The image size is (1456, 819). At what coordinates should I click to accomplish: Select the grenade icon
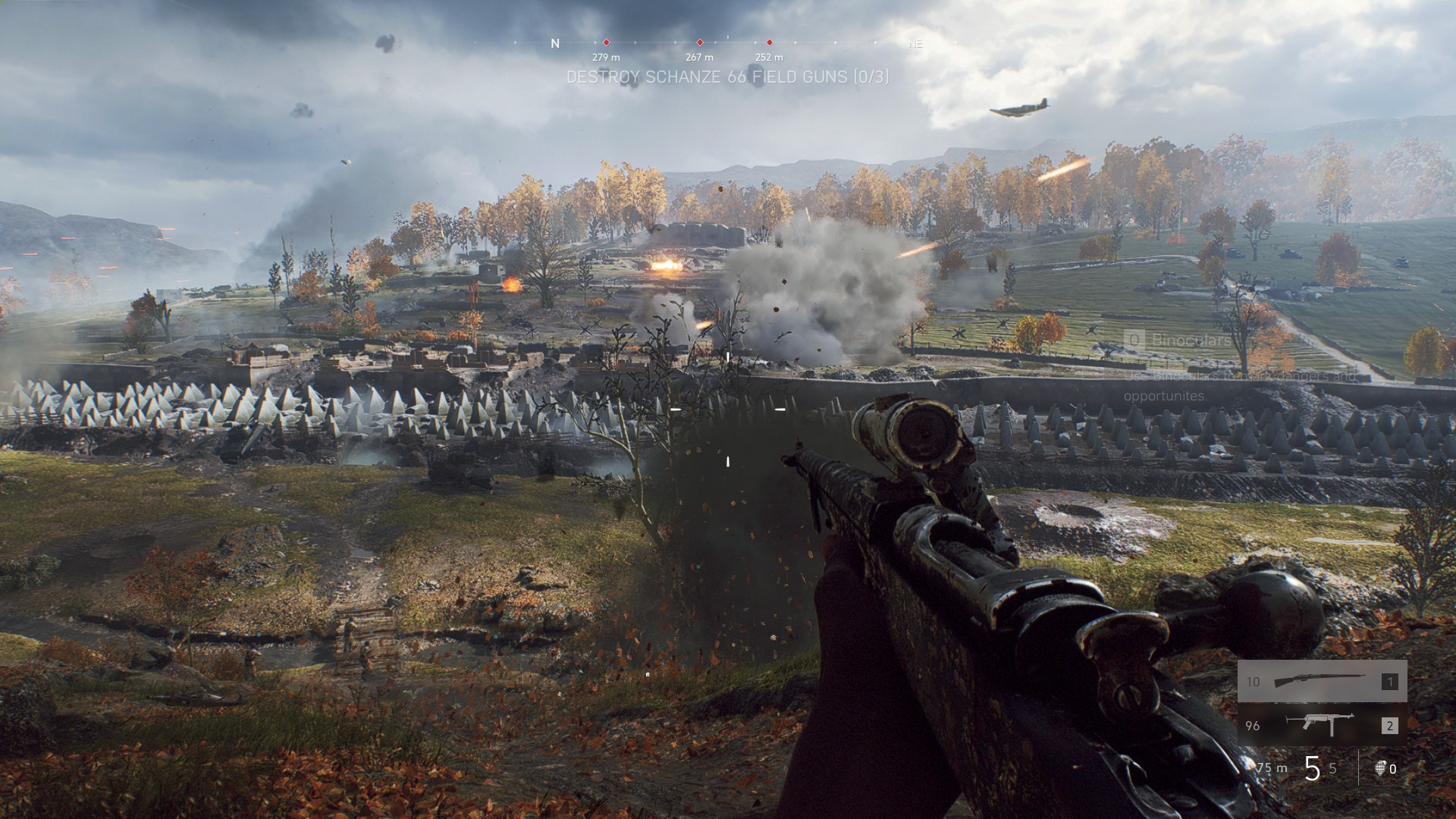click(1380, 768)
